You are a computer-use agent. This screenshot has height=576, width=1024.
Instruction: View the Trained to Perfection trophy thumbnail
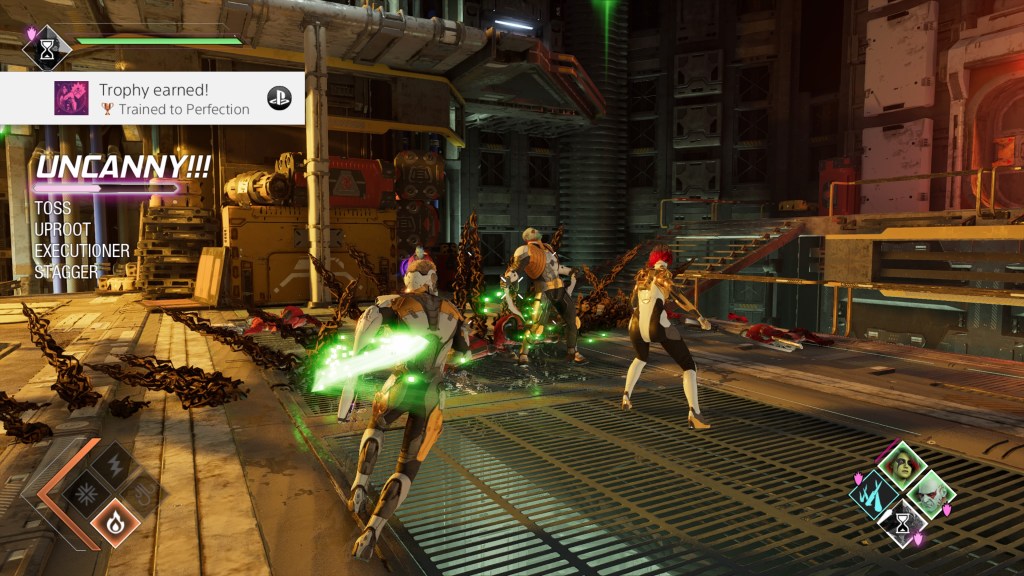(70, 98)
